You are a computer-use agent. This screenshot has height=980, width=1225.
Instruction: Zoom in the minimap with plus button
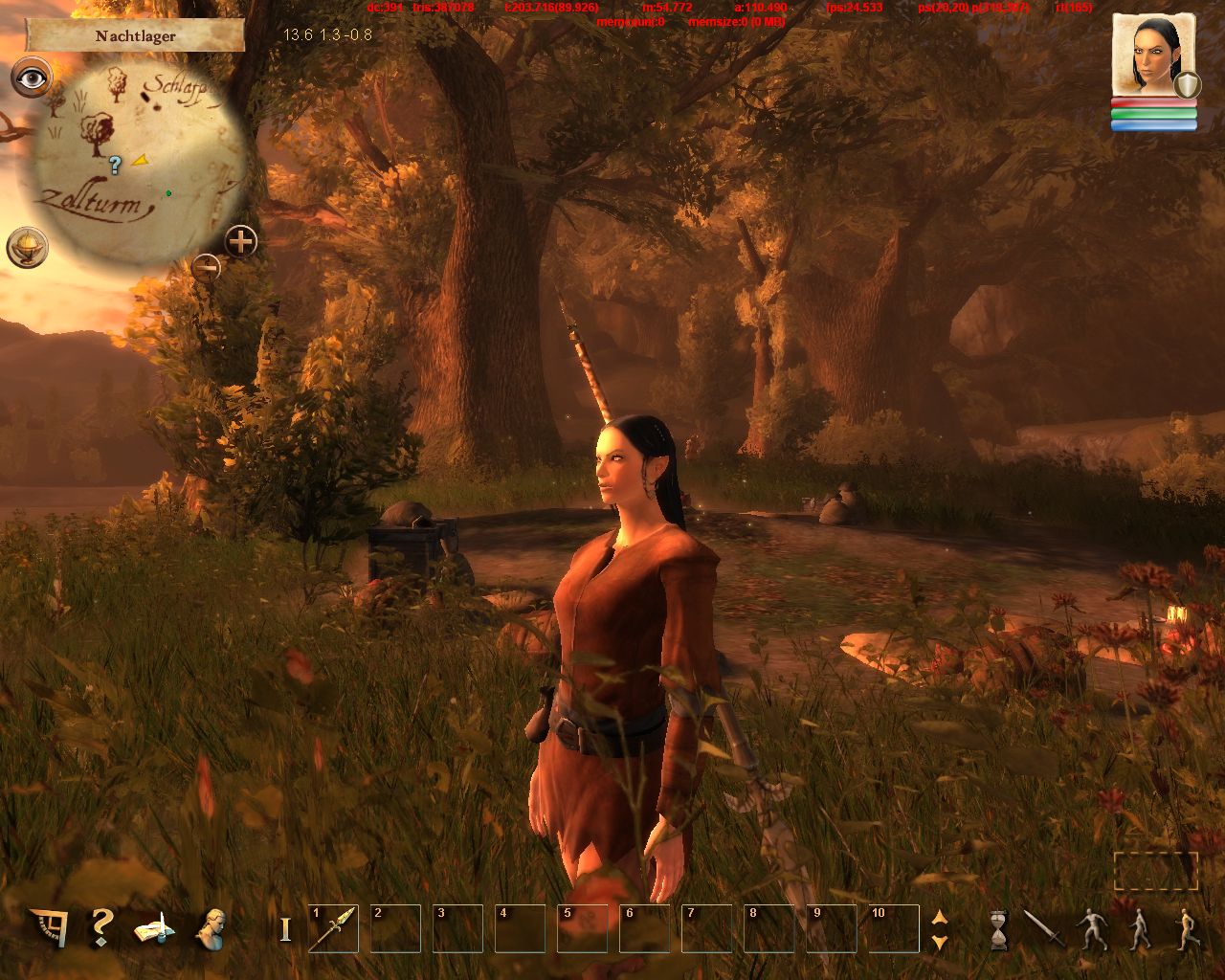pos(241,241)
